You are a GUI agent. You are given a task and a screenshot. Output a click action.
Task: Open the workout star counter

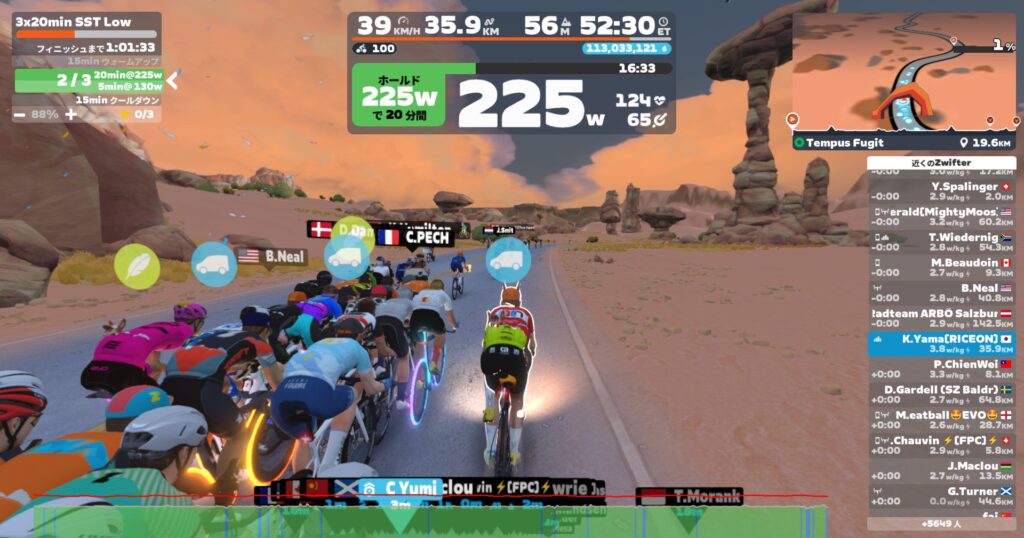coord(137,114)
